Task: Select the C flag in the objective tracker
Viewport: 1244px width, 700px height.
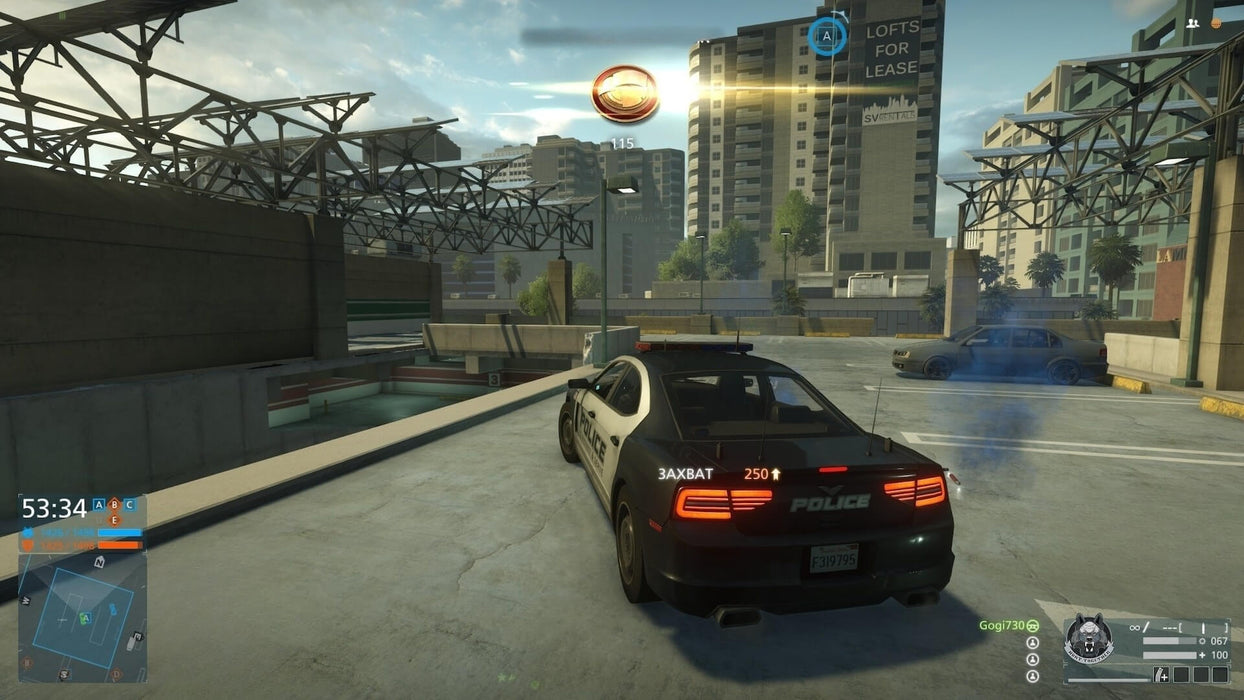Action: (x=129, y=505)
